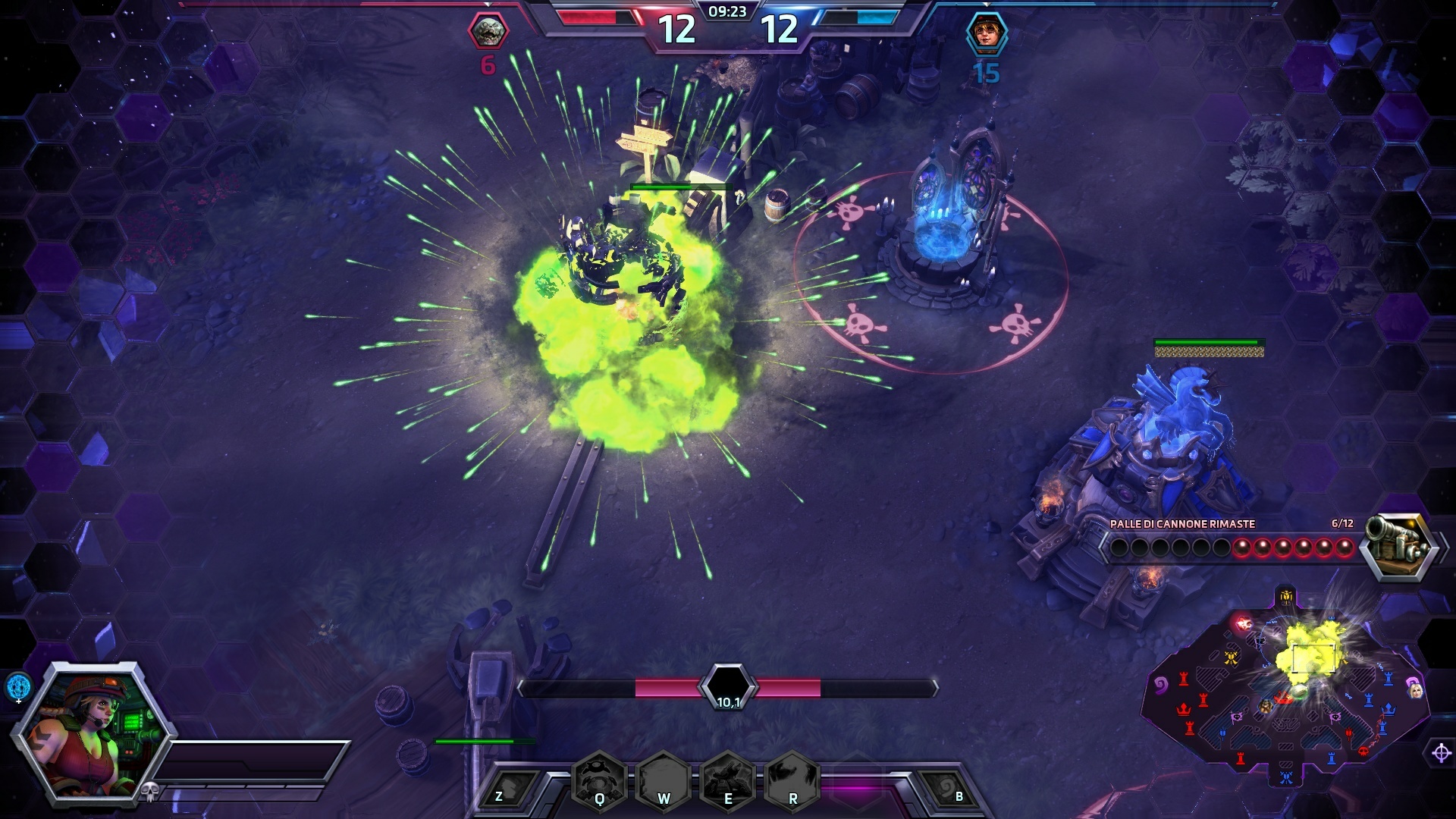Toggle the crosshair ping button
The width and height of the screenshot is (1456, 819).
1441,753
